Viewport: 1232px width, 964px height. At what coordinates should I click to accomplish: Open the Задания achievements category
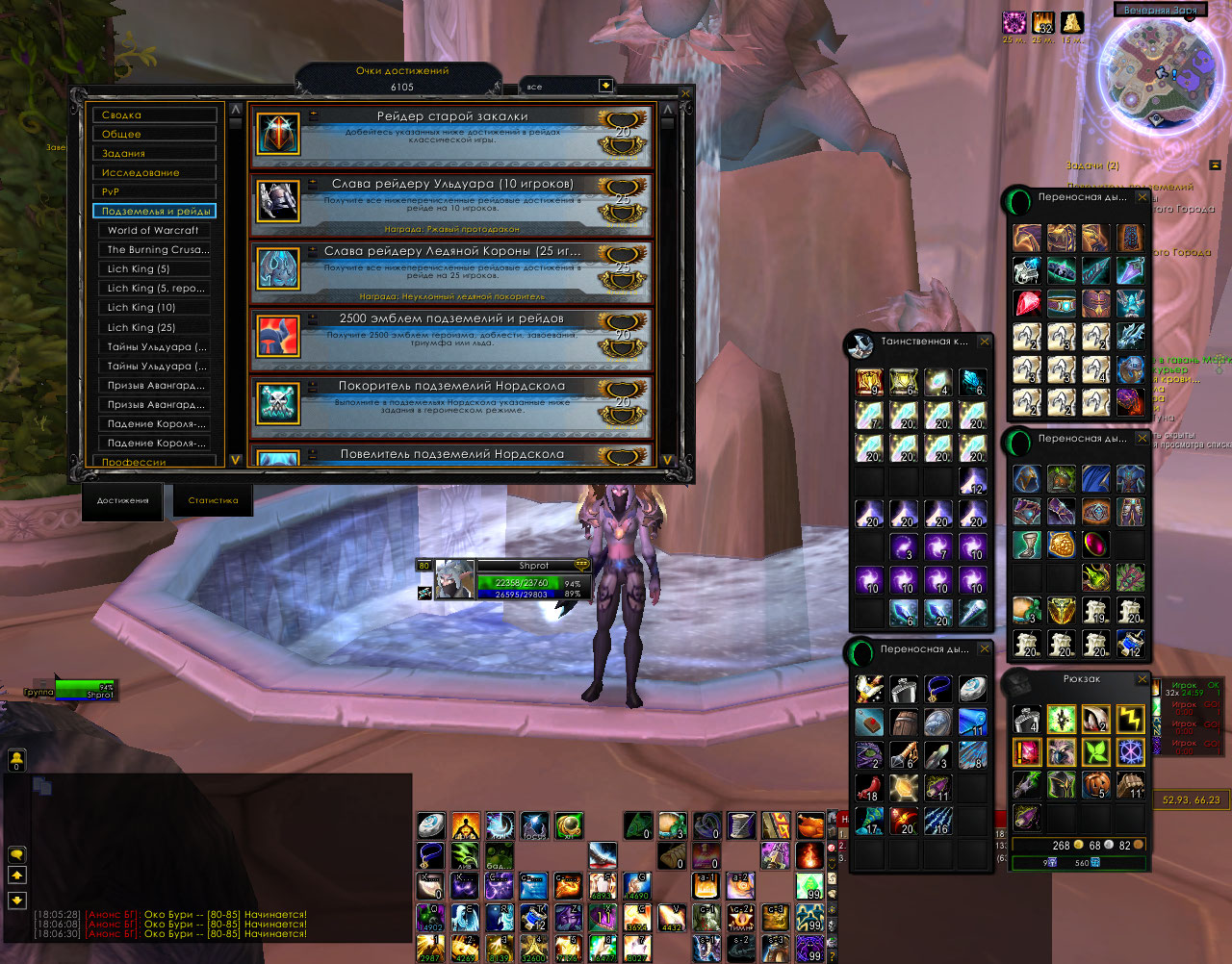[x=154, y=153]
